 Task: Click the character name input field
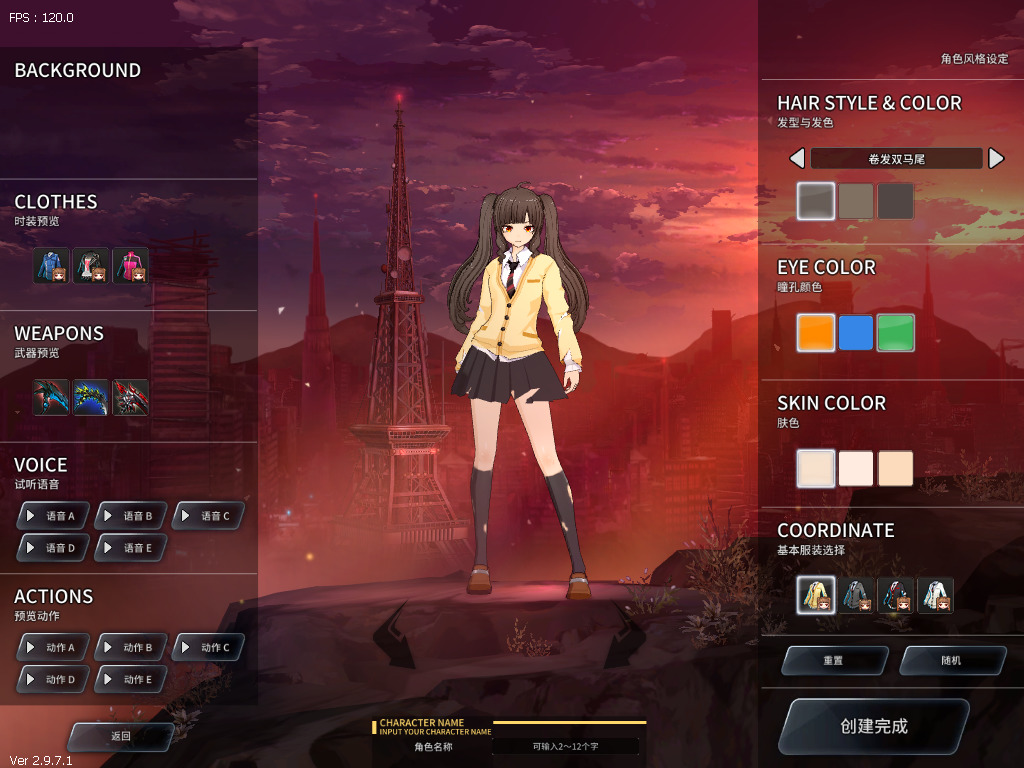pos(566,746)
